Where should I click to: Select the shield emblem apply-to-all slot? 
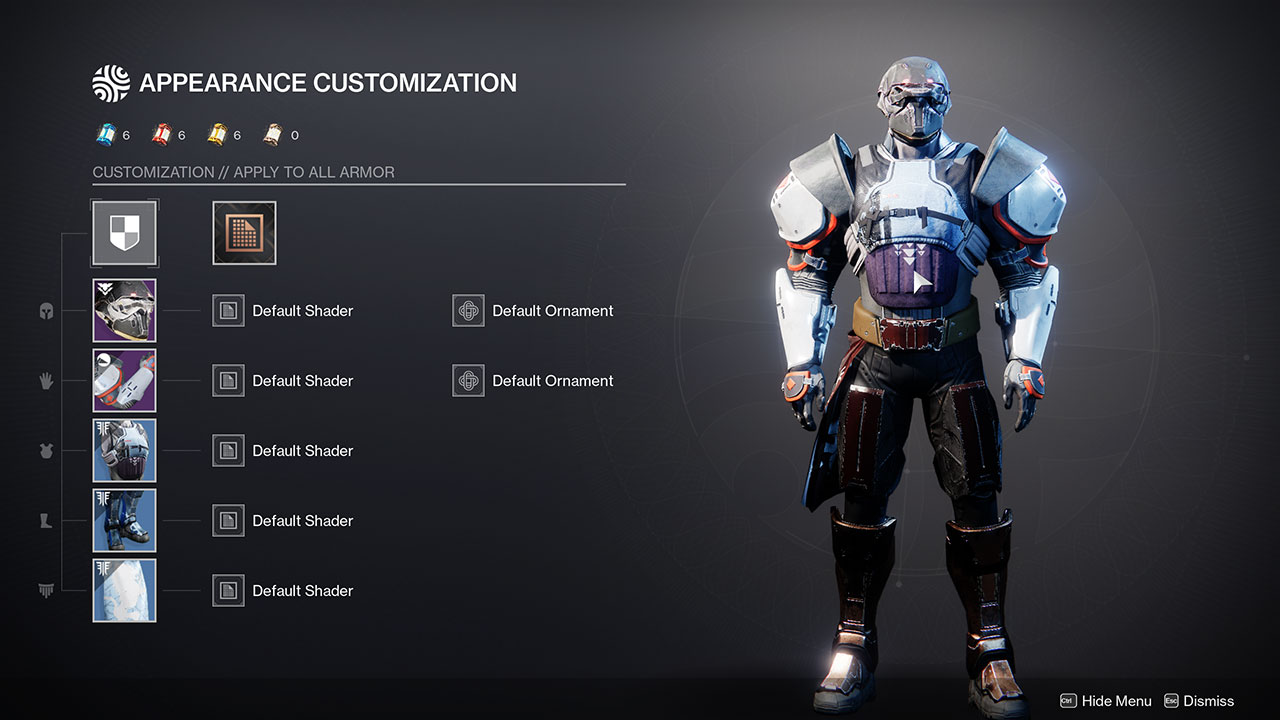[125, 233]
